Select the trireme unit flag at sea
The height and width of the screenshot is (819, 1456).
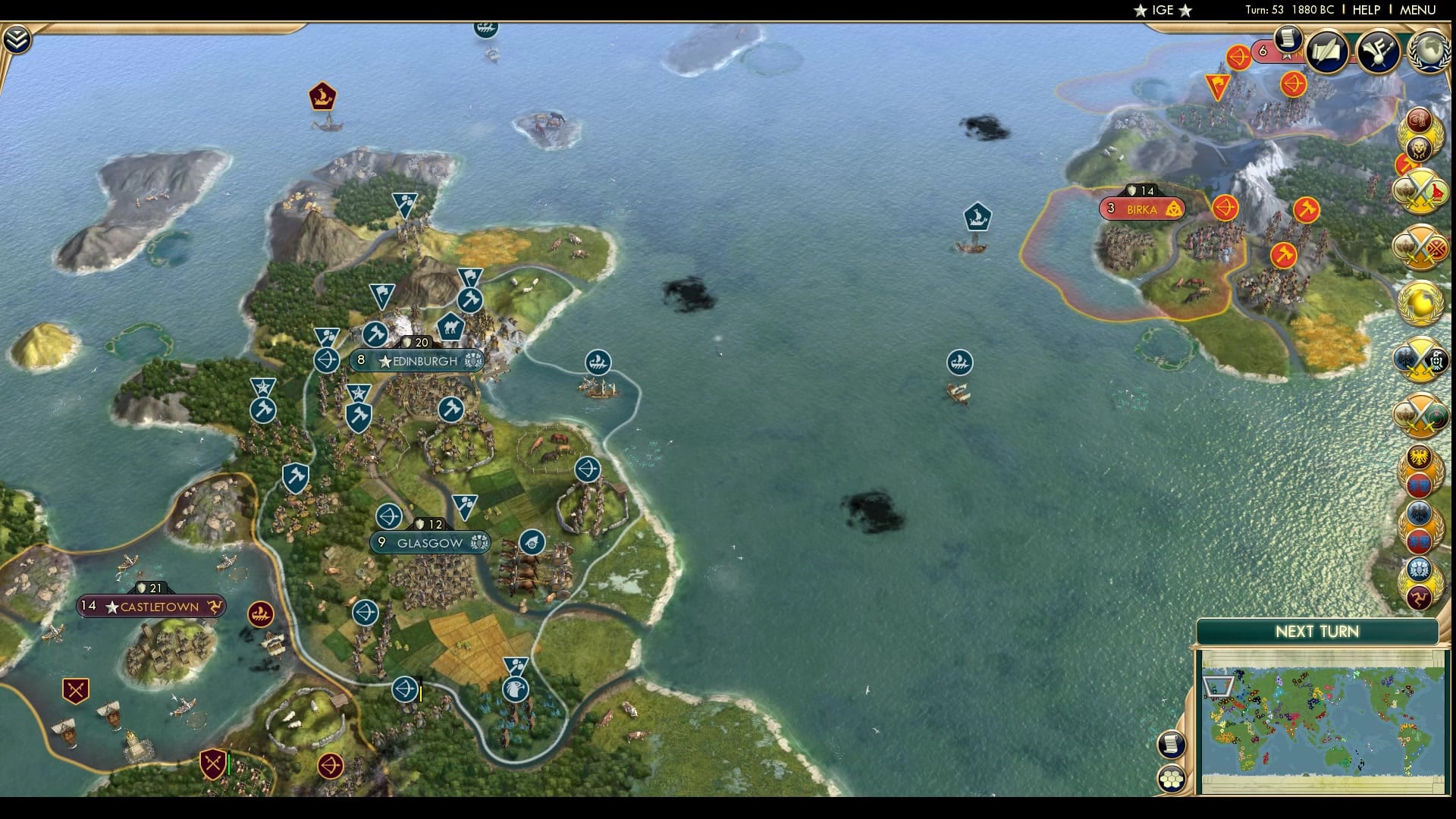coord(959,362)
